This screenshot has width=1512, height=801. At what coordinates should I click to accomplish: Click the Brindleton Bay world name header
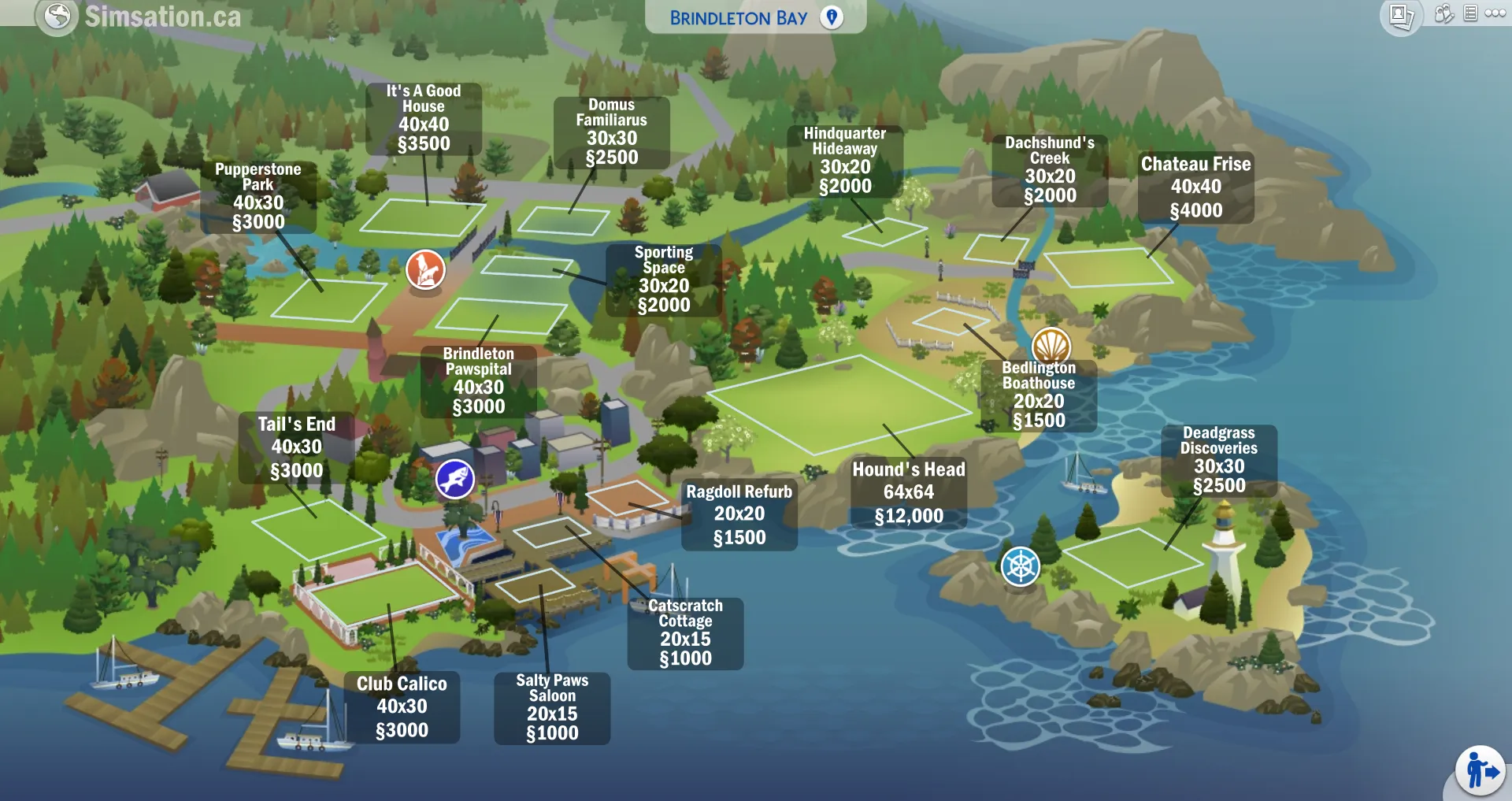point(738,17)
